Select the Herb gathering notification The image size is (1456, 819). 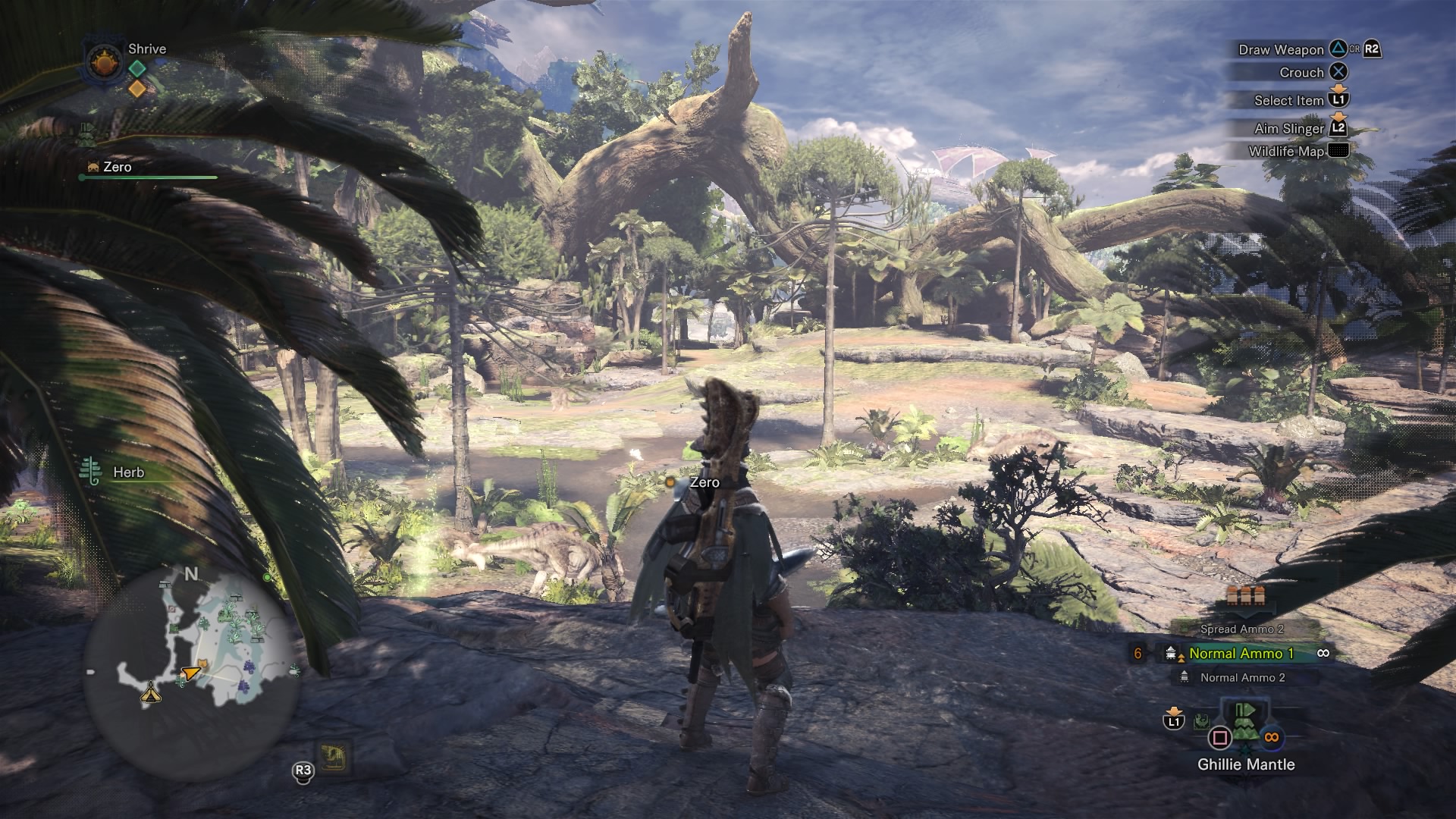click(x=114, y=472)
